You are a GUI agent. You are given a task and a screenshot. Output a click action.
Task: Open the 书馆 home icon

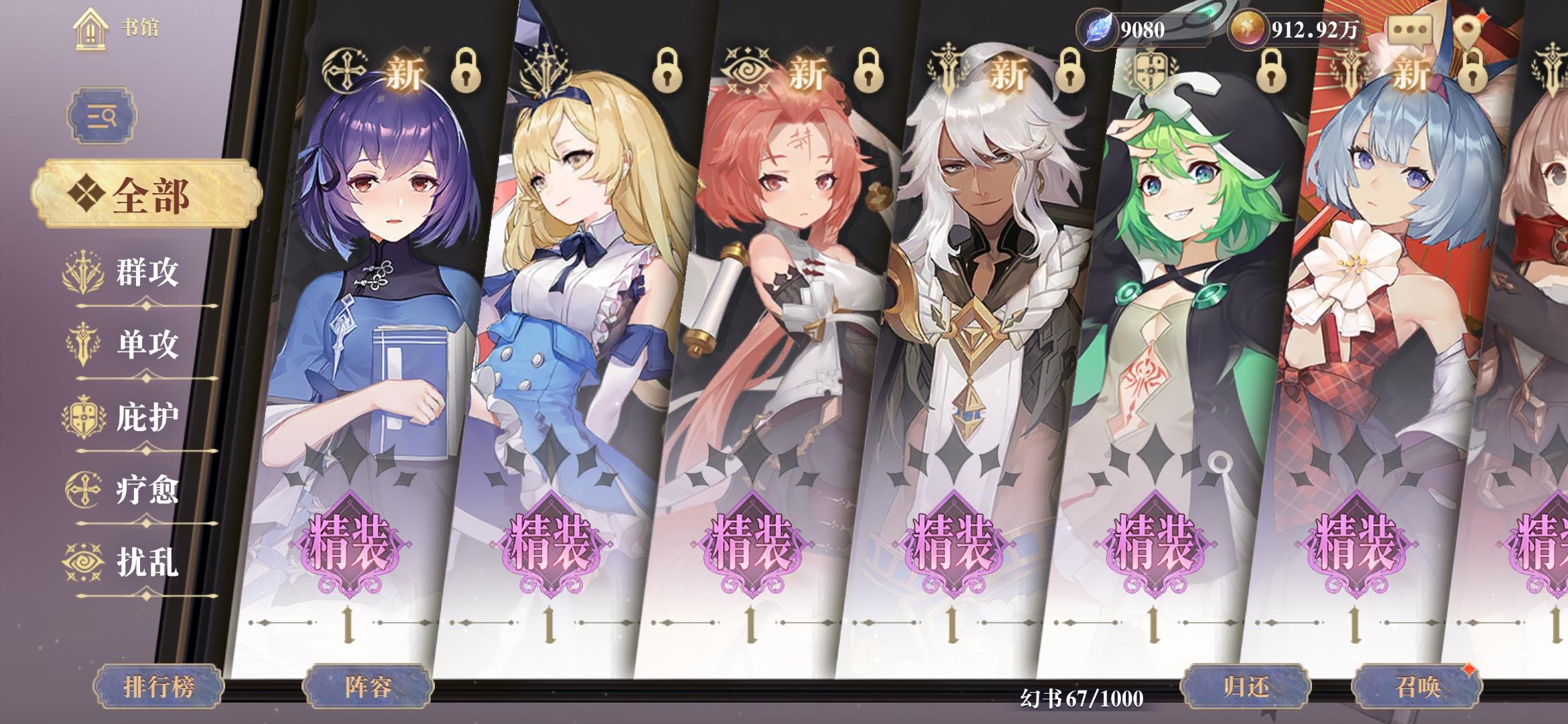click(x=90, y=29)
